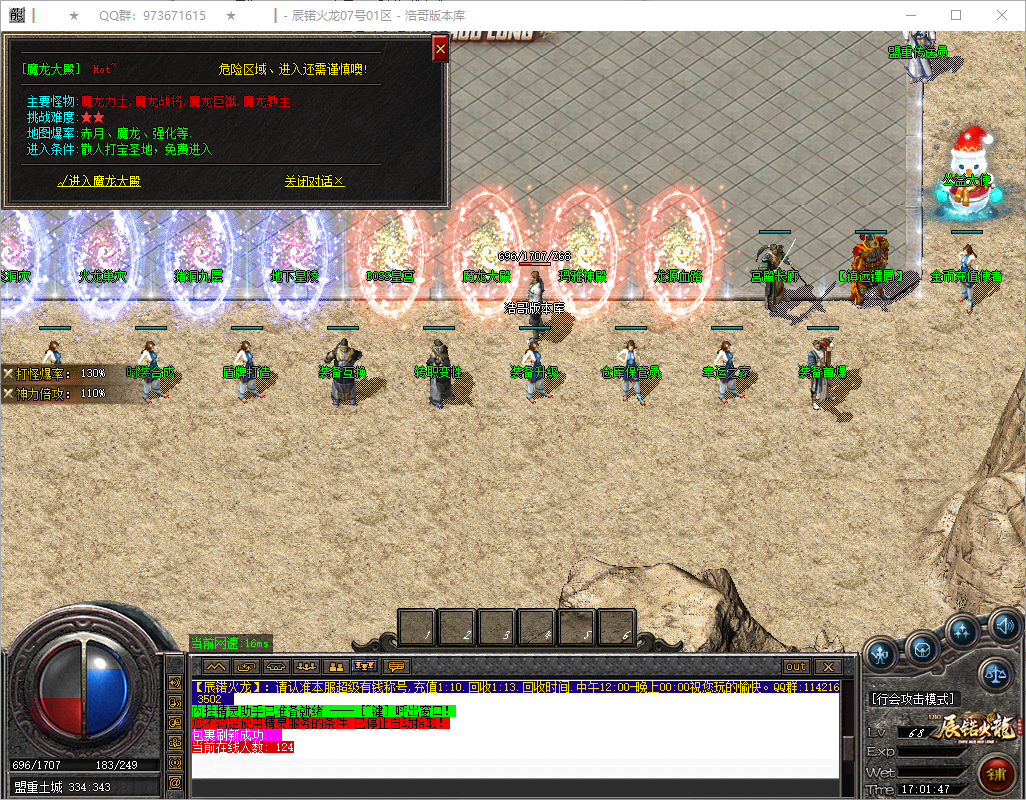The height and width of the screenshot is (800, 1026).
Task: Select the @ button on the chat sidebar
Action: click(176, 783)
